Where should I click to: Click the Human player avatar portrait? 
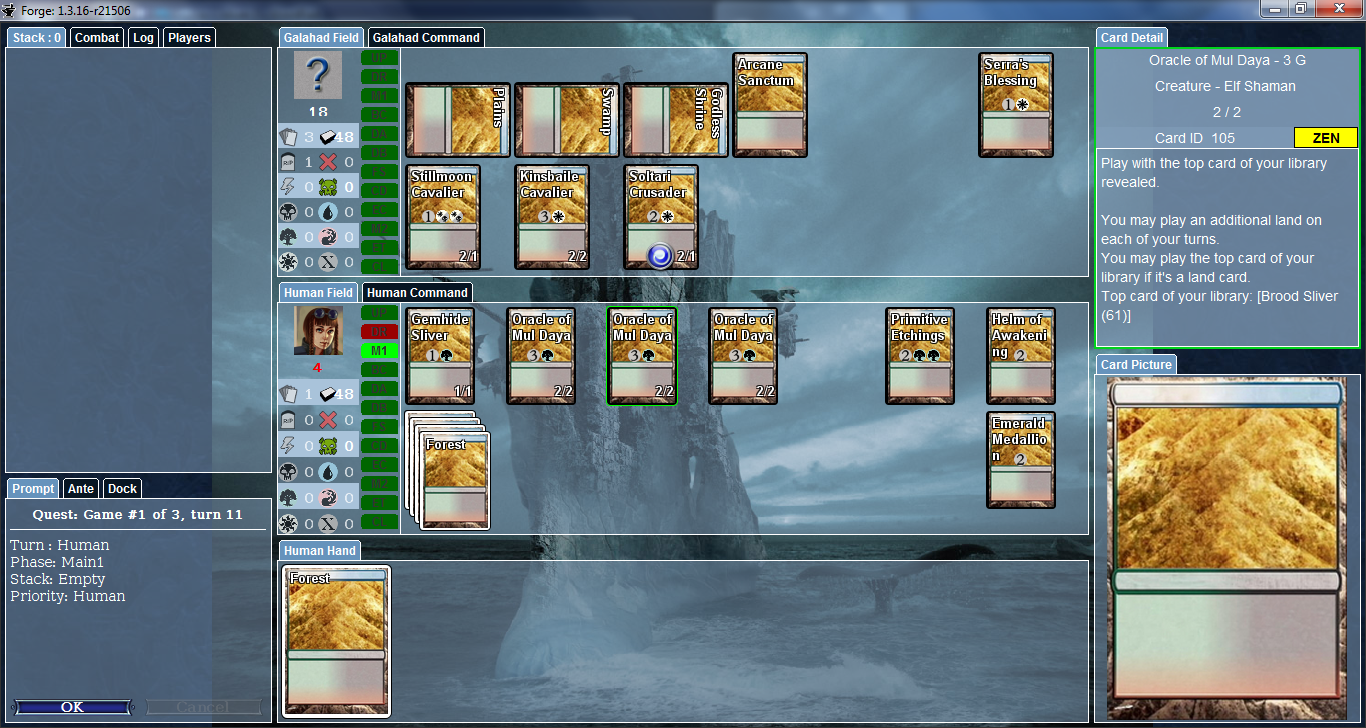click(318, 330)
